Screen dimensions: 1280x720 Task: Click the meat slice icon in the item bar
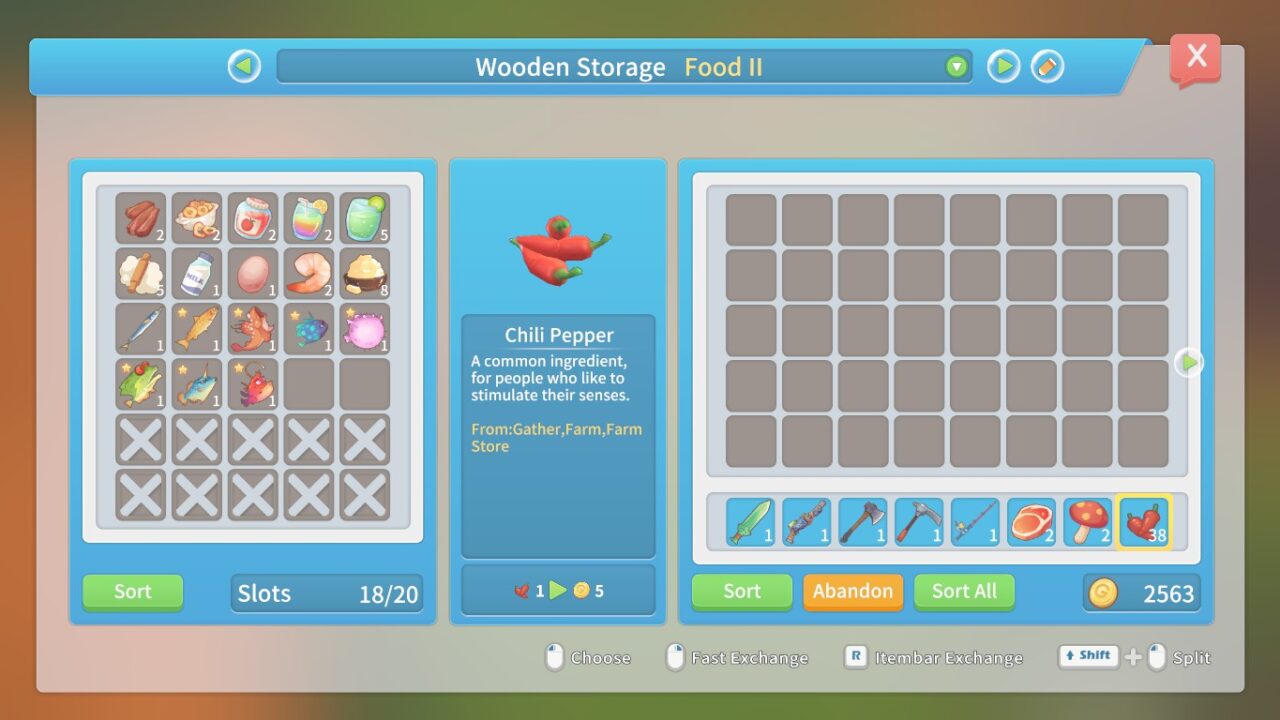click(x=1031, y=521)
